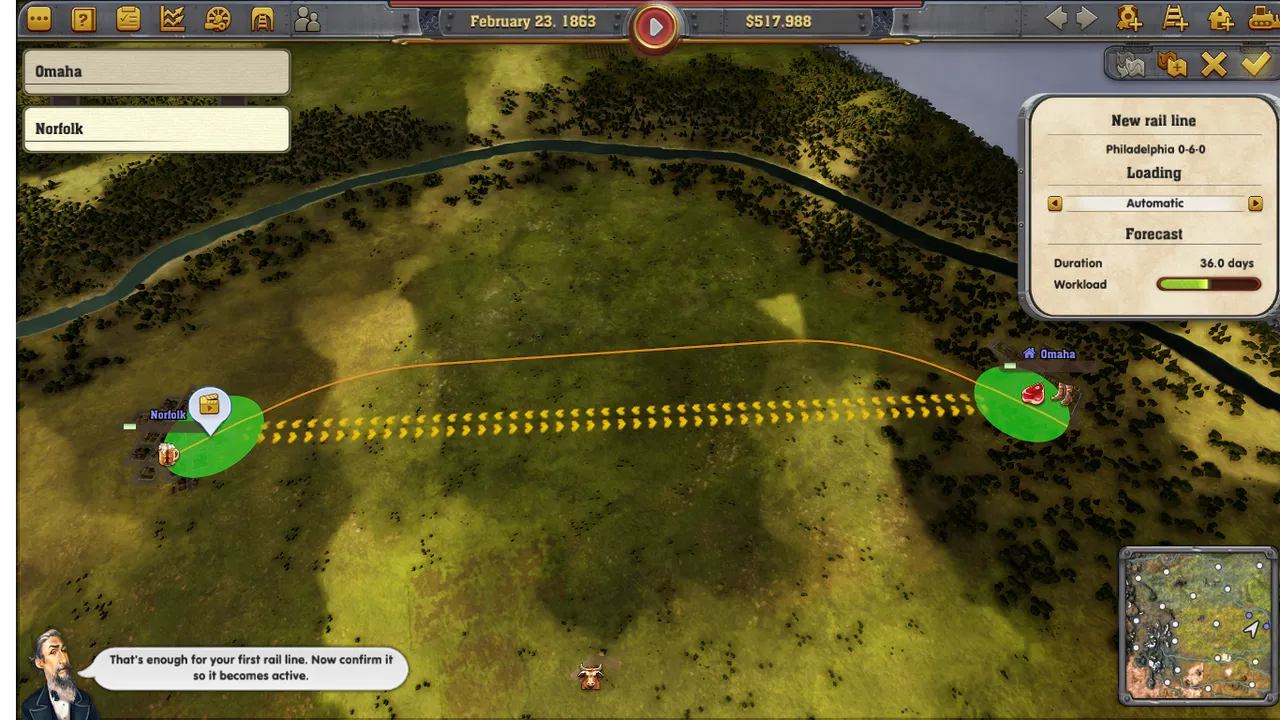This screenshot has height=720, width=1280.
Task: Switch loading mode with the left arrow
Action: (x=1055, y=203)
